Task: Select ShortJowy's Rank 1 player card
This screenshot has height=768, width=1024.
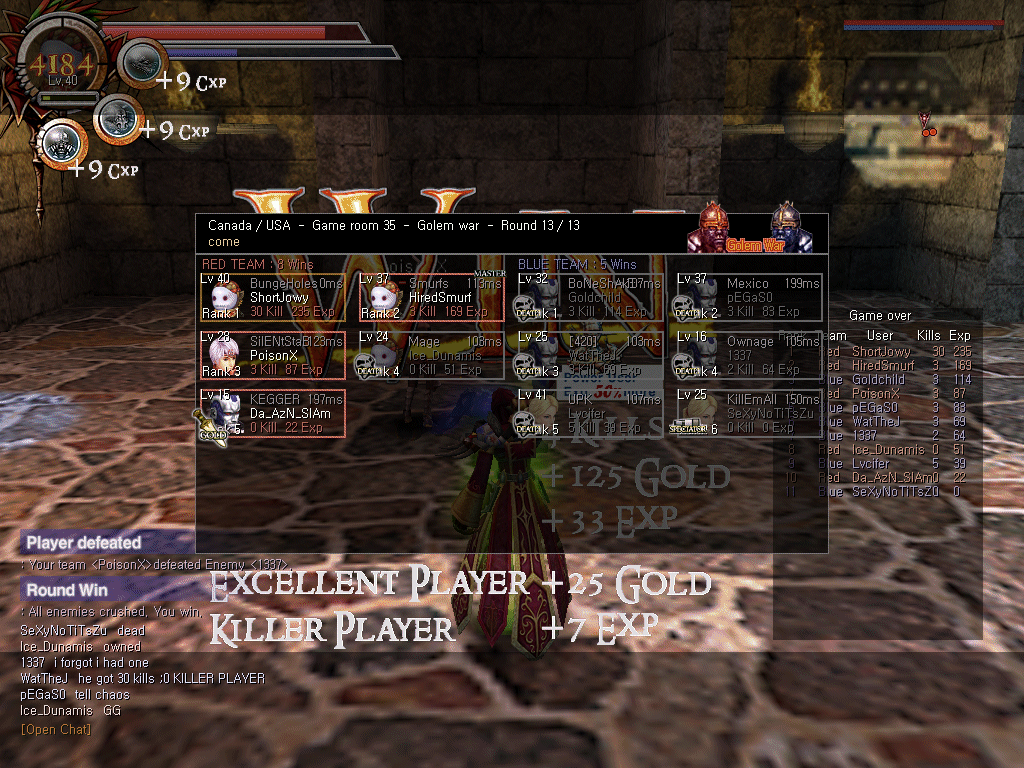Action: (x=272, y=297)
